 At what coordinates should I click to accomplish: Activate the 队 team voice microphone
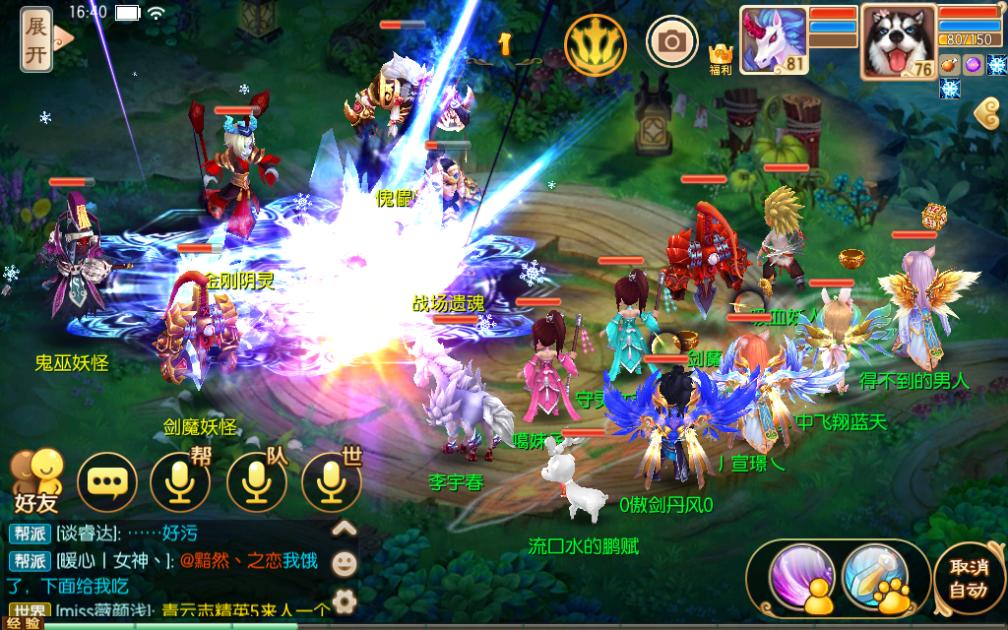(257, 483)
